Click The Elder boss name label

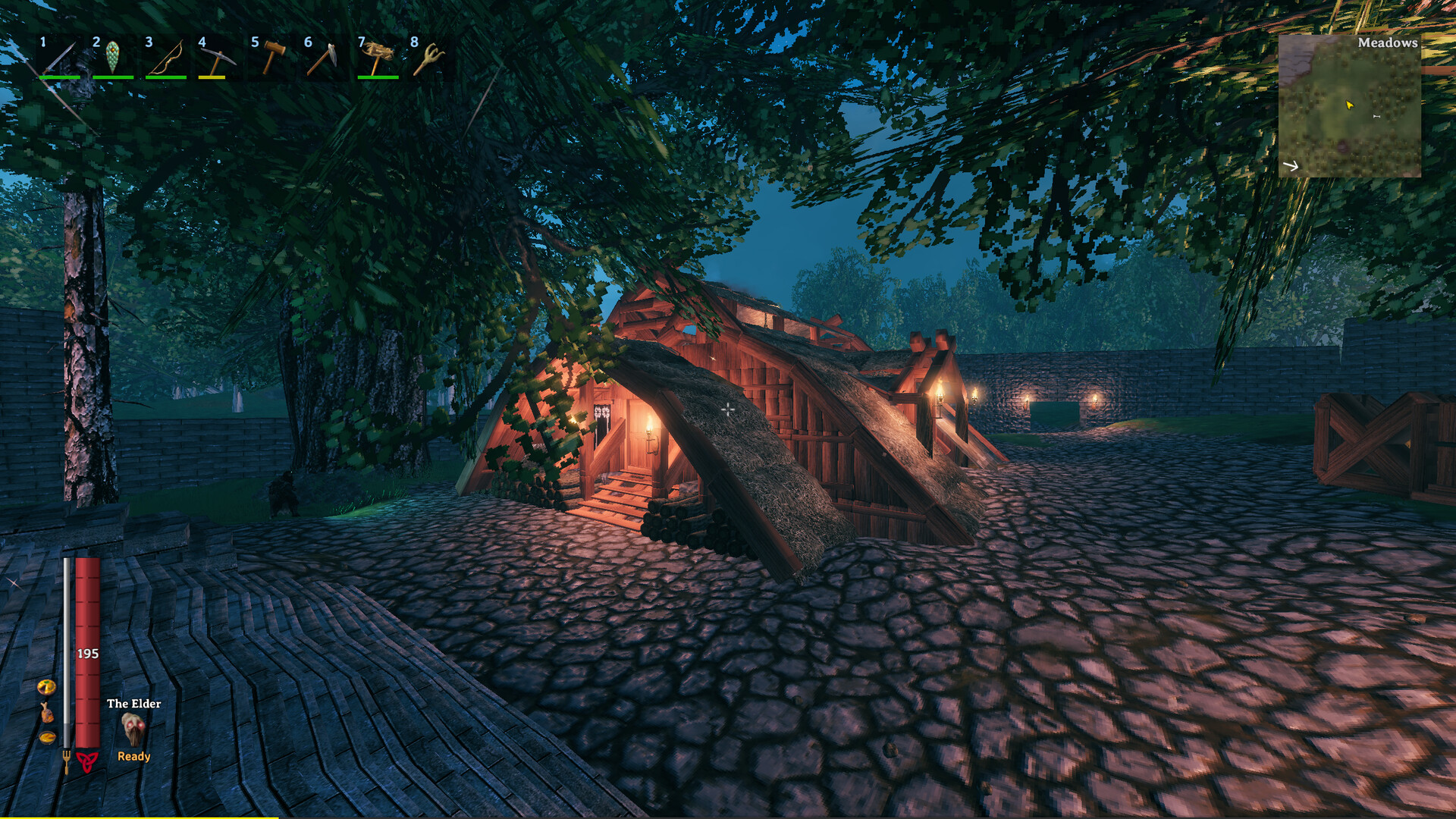134,703
